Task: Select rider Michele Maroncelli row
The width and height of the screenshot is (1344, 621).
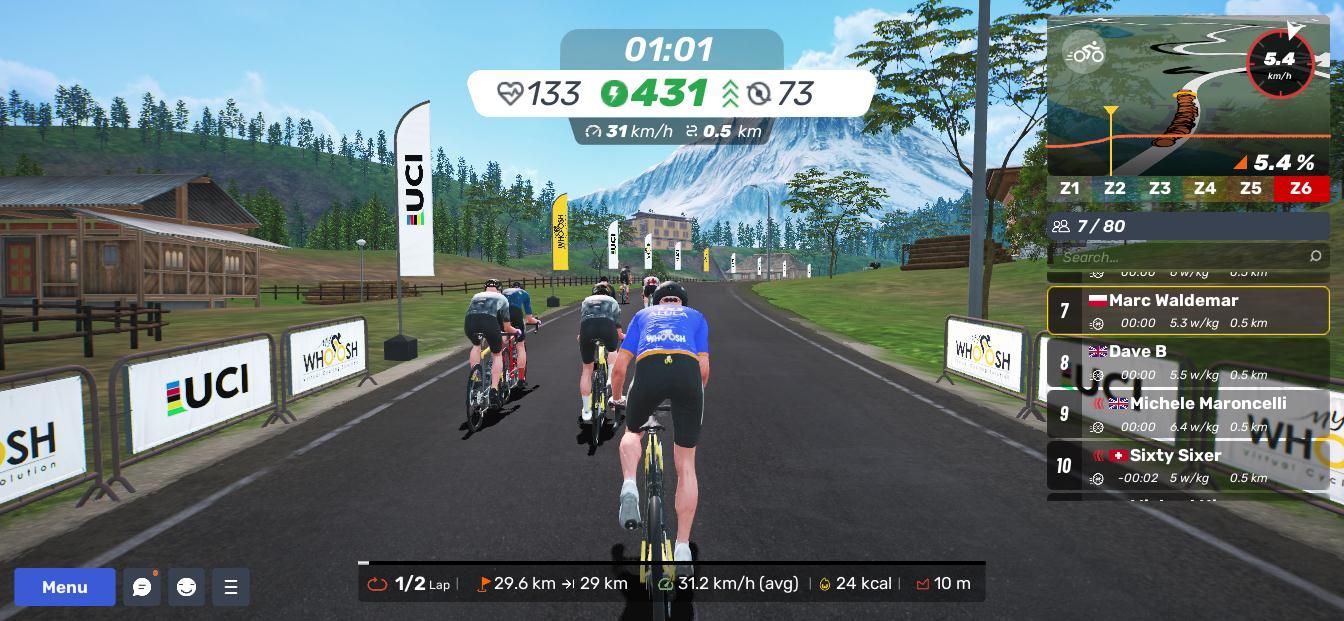Action: pyautogui.click(x=1188, y=414)
